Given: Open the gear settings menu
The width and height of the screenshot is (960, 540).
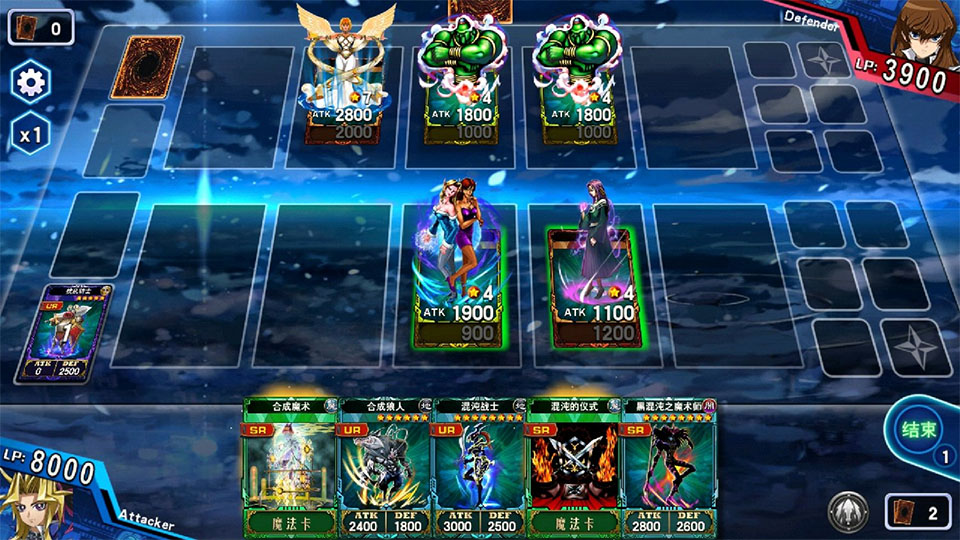Looking at the screenshot, I should pyautogui.click(x=30, y=83).
